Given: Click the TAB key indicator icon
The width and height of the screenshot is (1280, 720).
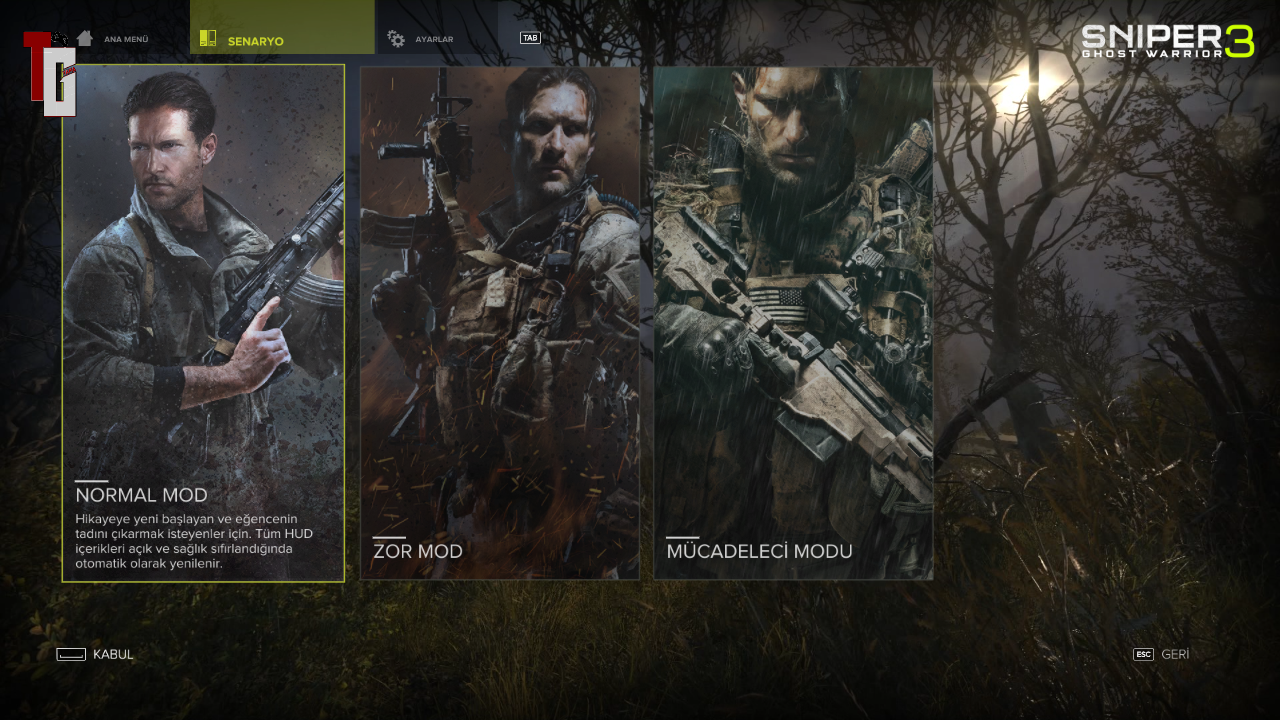Looking at the screenshot, I should 528,36.
